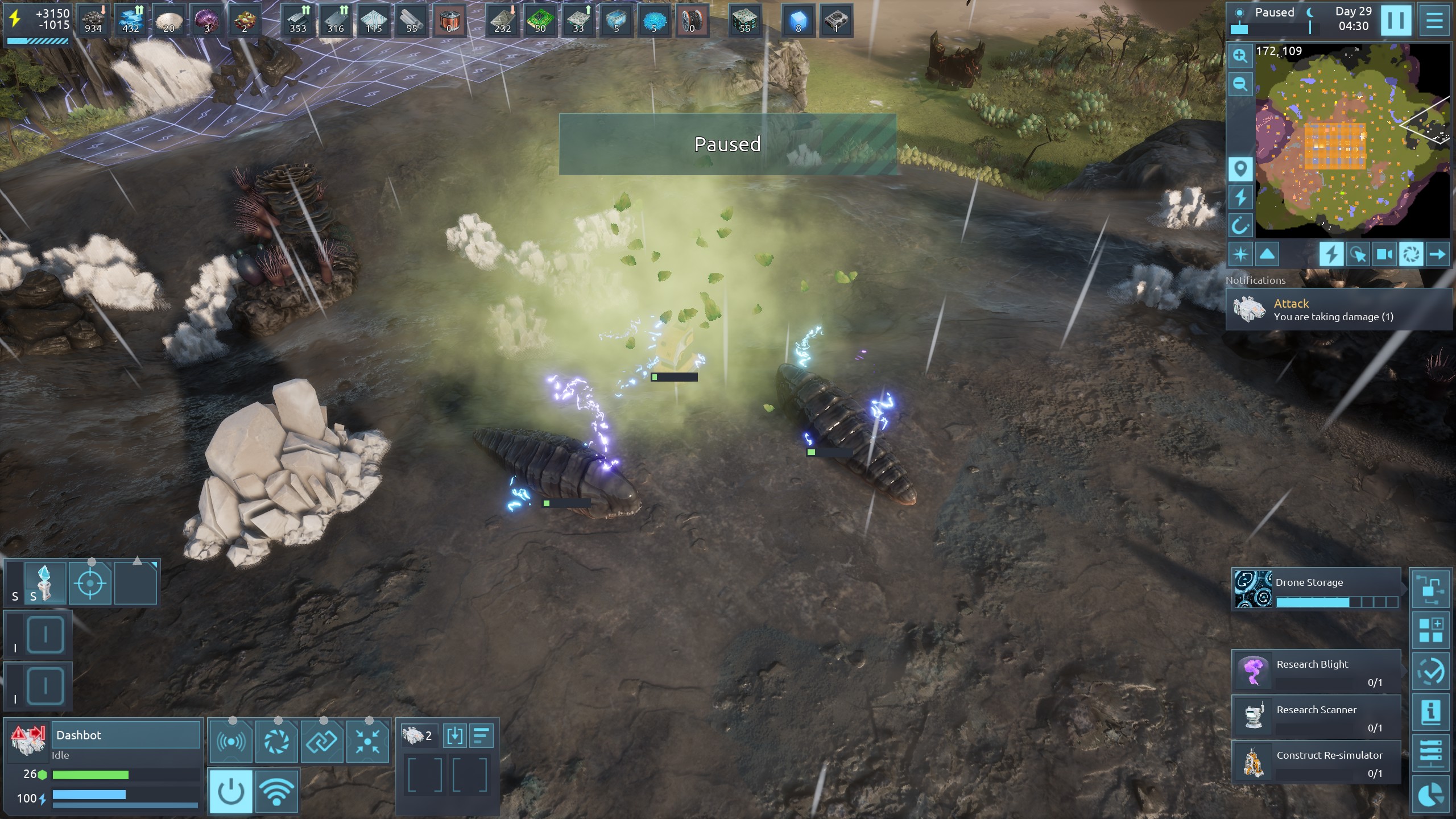Open the Attack damage notification

(1339, 309)
